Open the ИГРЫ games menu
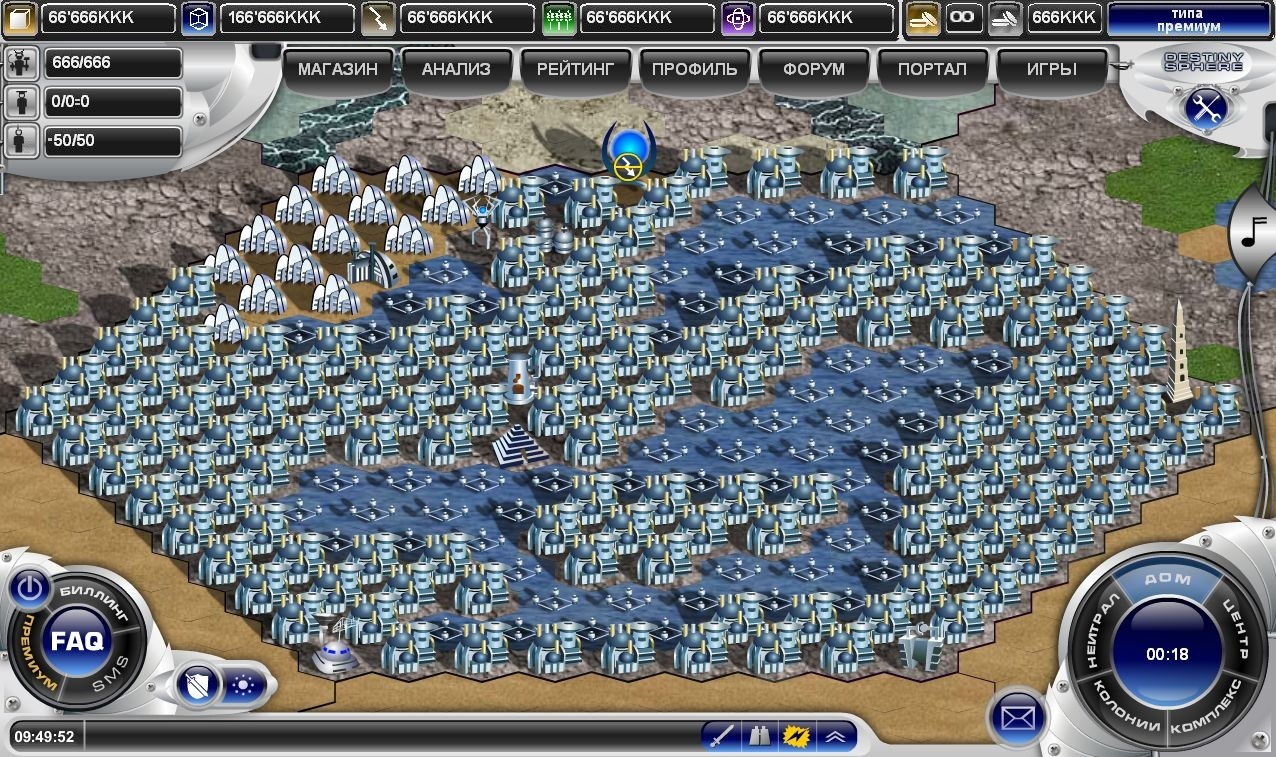Image resolution: width=1276 pixels, height=757 pixels. pyautogui.click(x=1051, y=70)
